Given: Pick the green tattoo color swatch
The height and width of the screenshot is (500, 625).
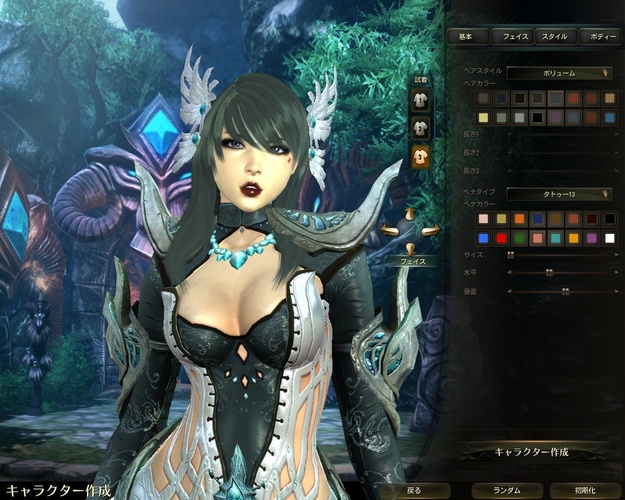Looking at the screenshot, I should tap(520, 237).
